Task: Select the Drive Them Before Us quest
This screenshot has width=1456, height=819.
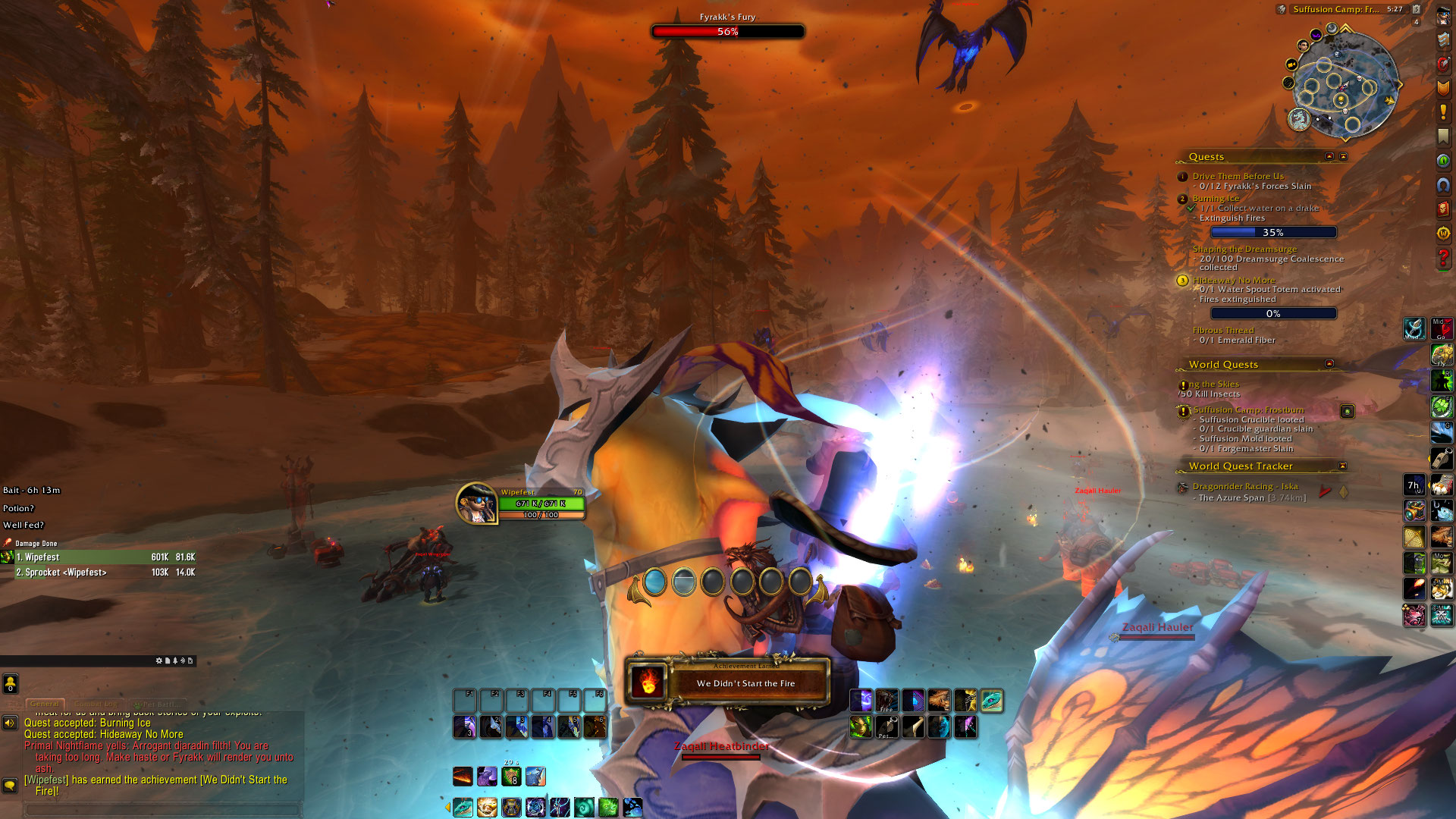Action: 1238,176
